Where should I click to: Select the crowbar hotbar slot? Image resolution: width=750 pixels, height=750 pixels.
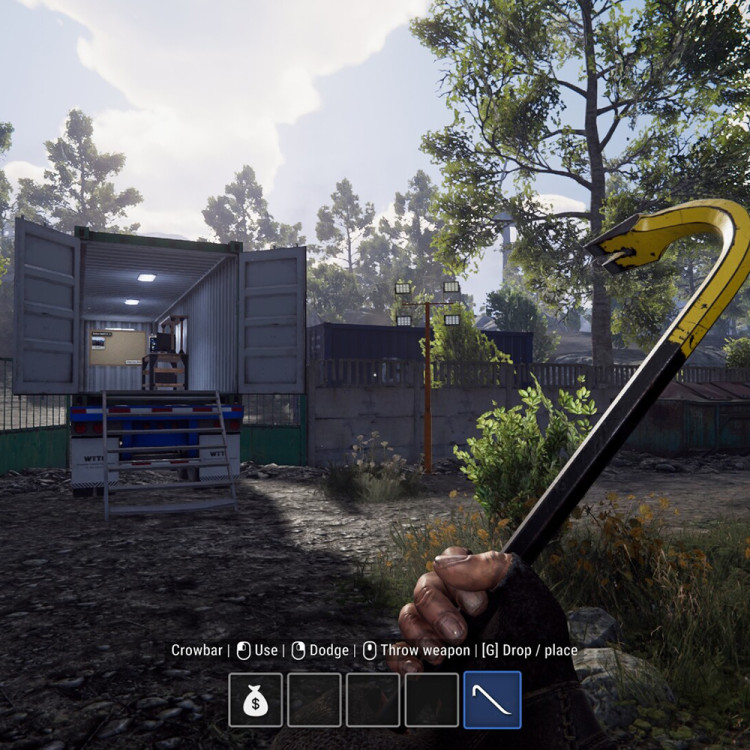tap(492, 699)
